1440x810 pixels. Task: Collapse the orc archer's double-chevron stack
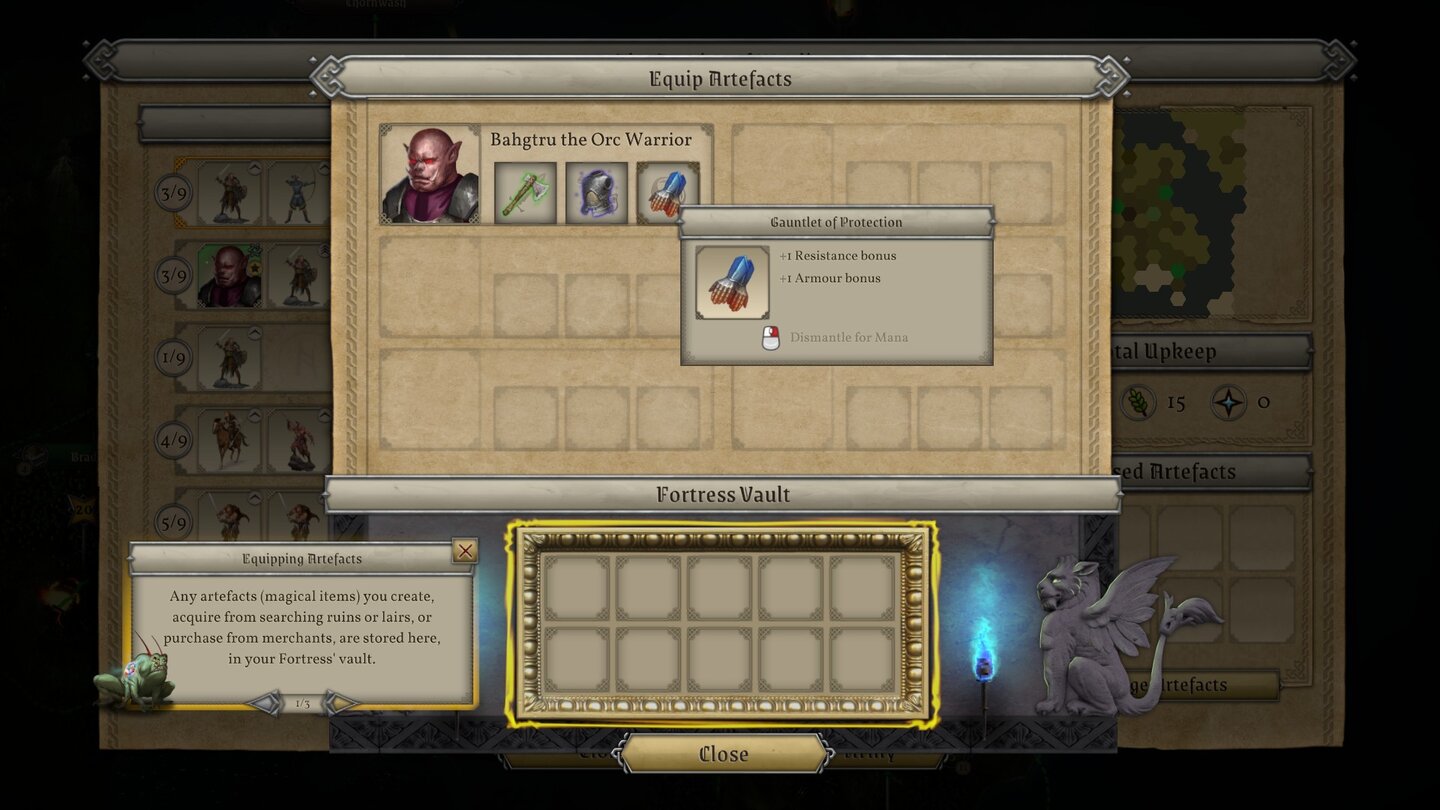point(326,252)
